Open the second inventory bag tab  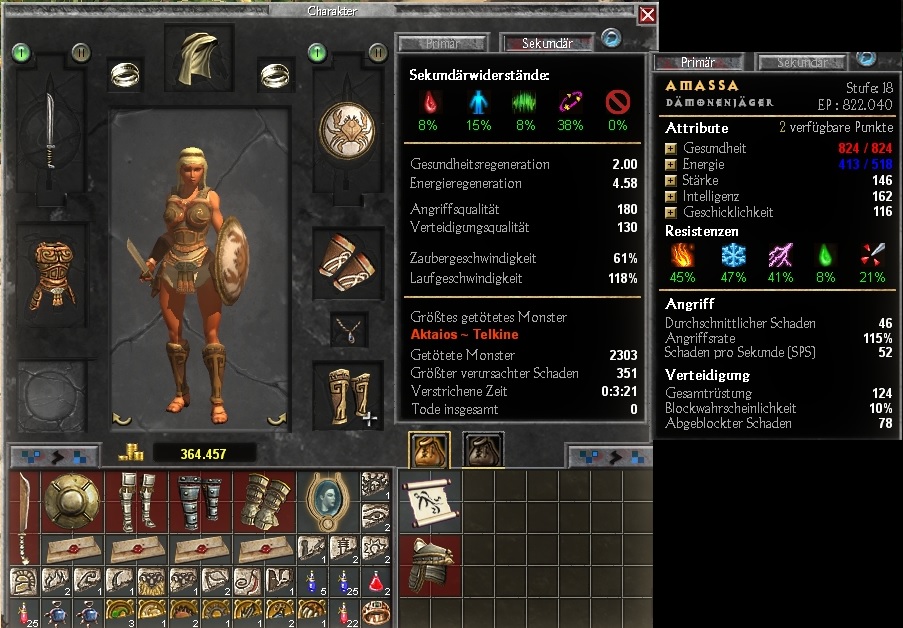[483, 451]
